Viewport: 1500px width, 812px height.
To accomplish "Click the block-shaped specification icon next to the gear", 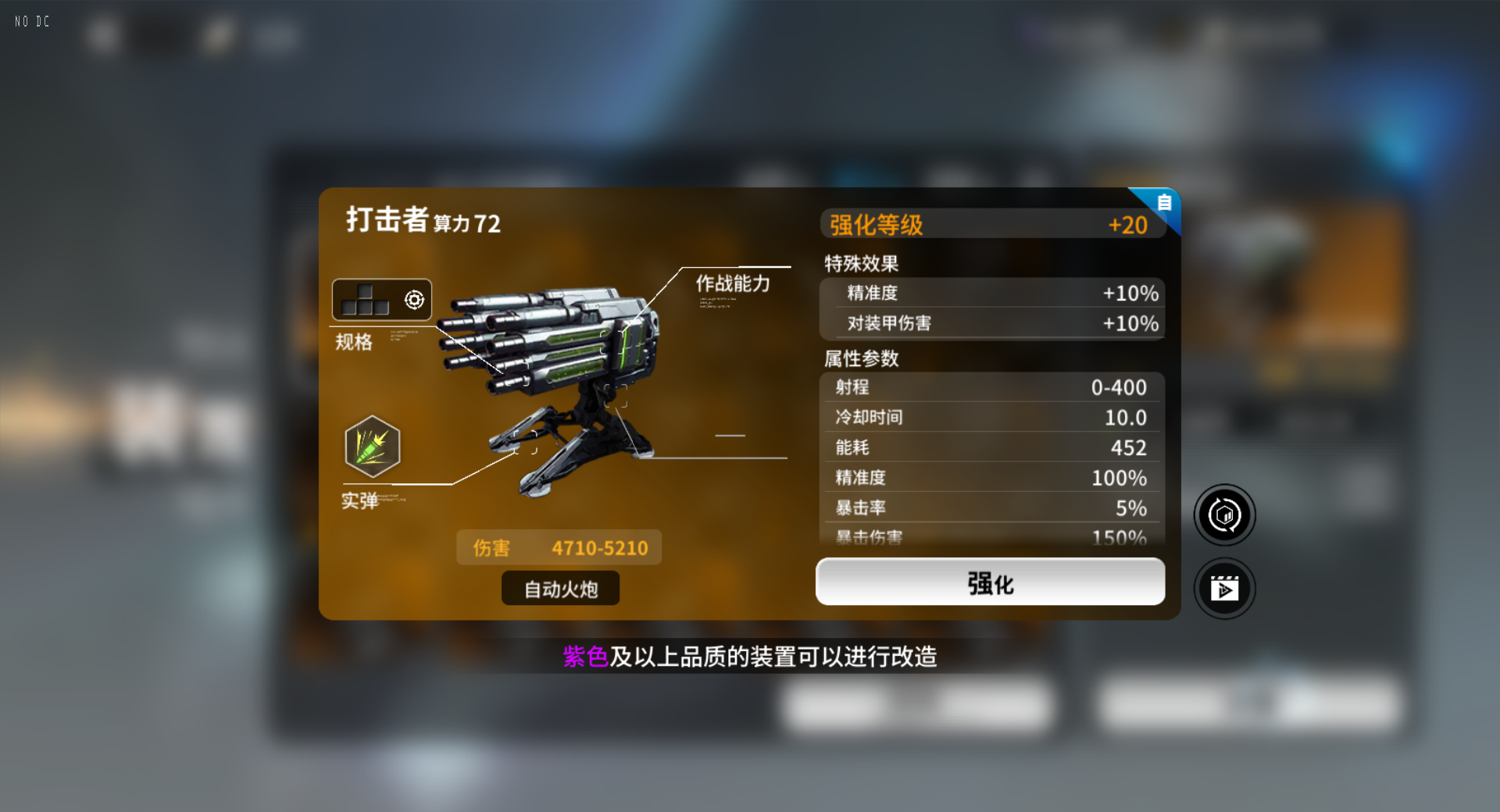I will click(364, 301).
